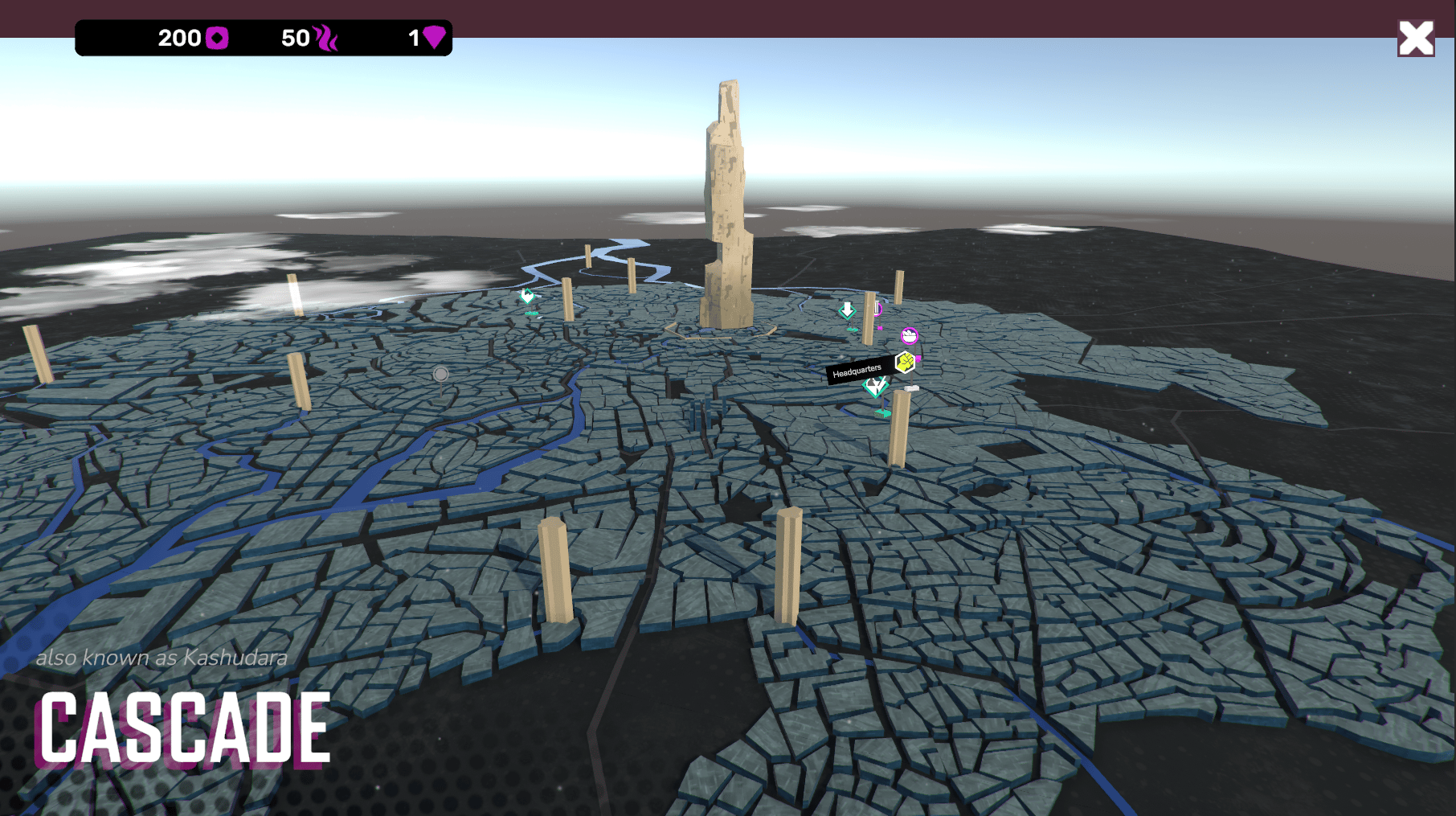
Task: Select the teal down-arrow map marker
Action: point(847,310)
